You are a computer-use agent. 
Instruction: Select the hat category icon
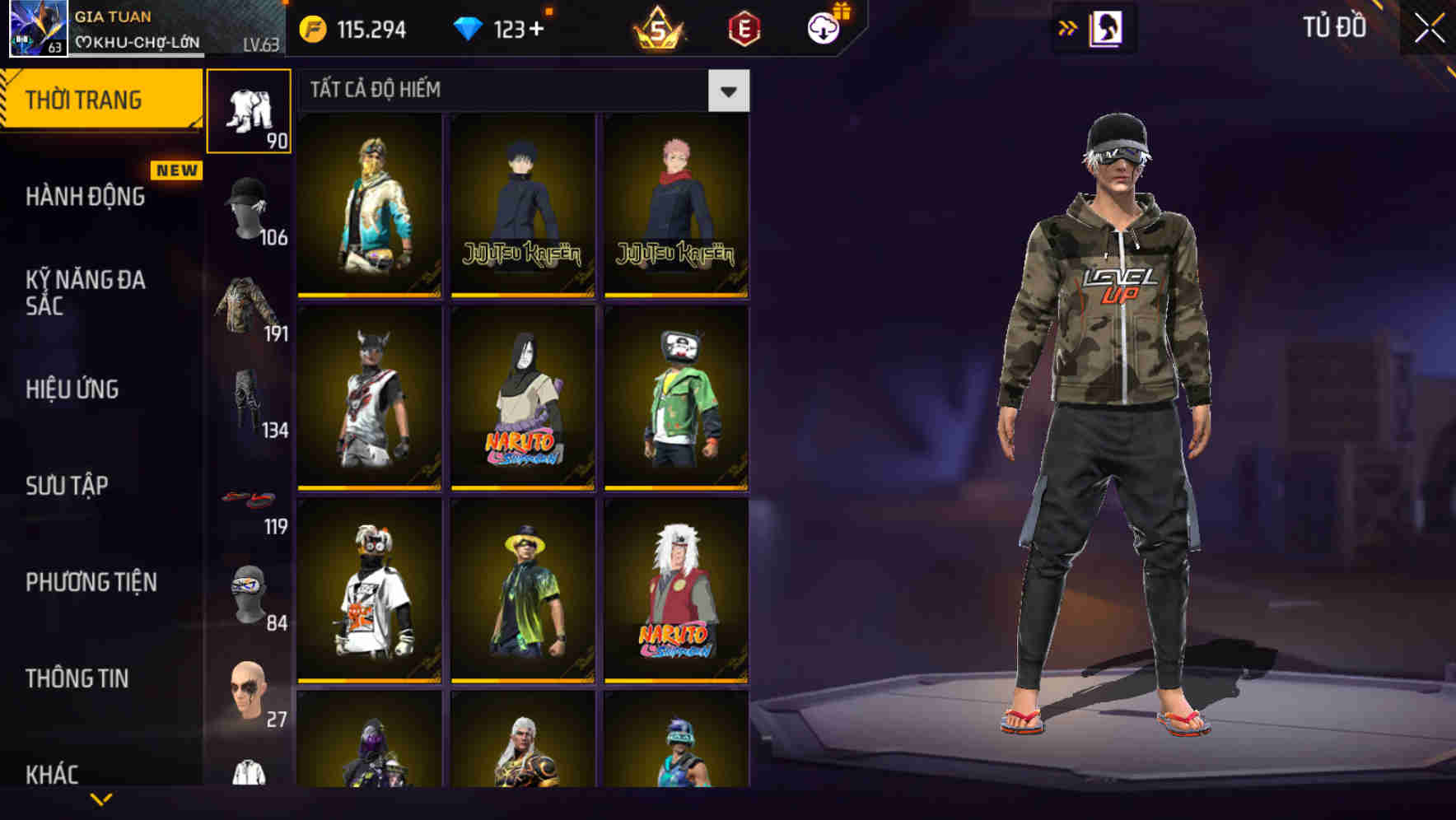(248, 207)
